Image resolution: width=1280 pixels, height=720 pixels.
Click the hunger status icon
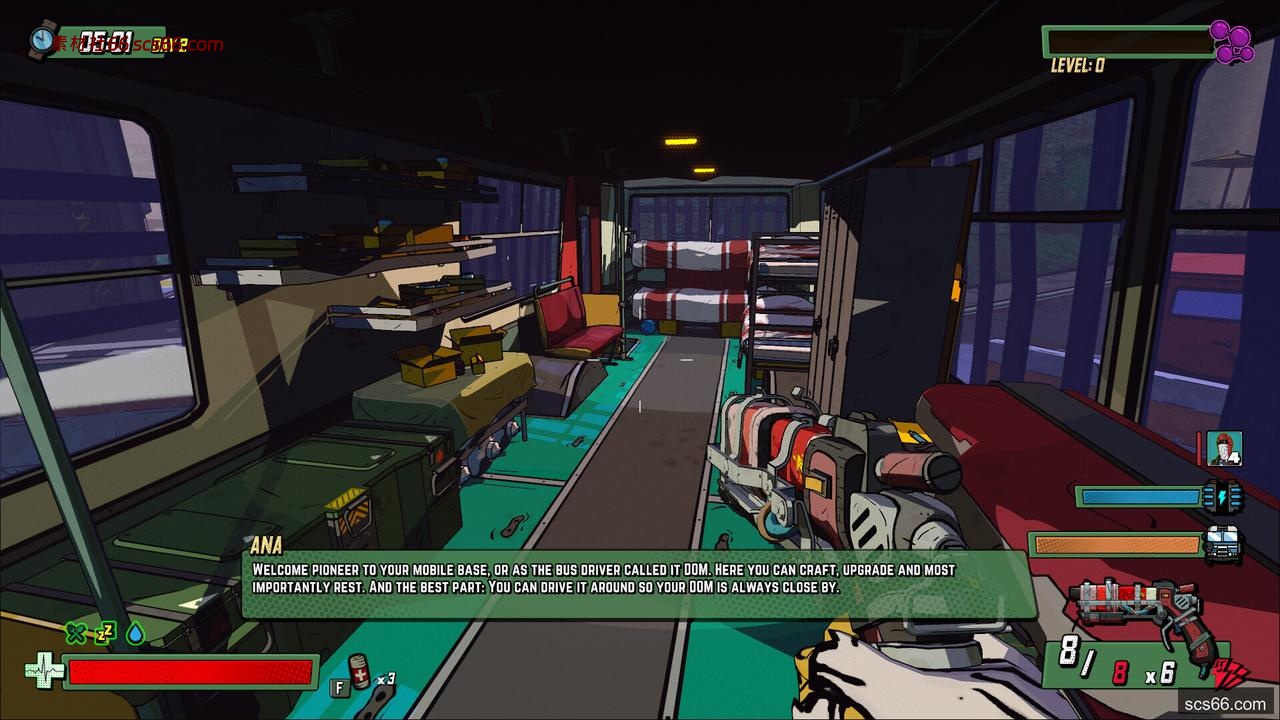pos(75,632)
